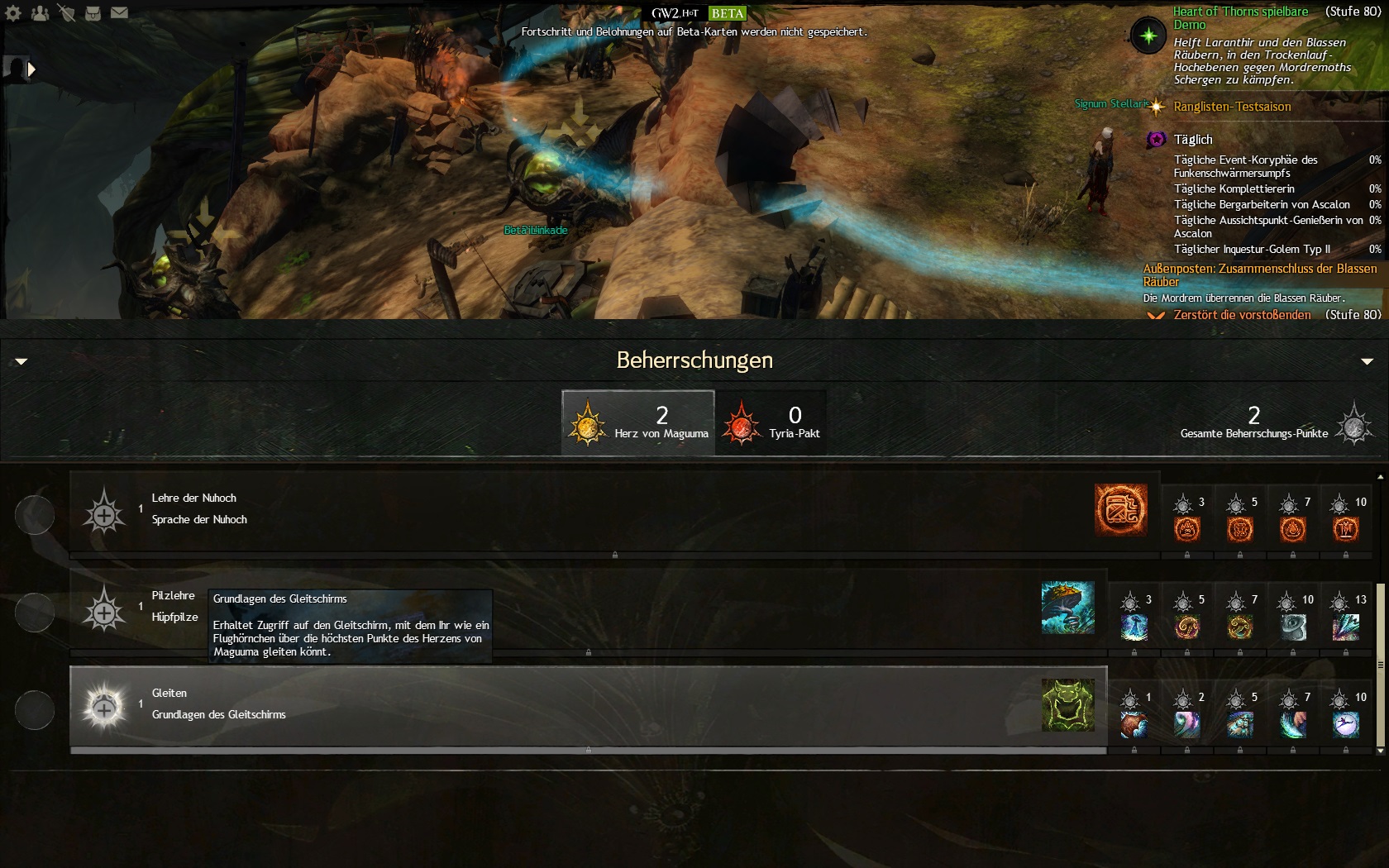This screenshot has height=868, width=1389.
Task: Open the Beherrschungen dropdown arrow on right
Action: click(1367, 361)
